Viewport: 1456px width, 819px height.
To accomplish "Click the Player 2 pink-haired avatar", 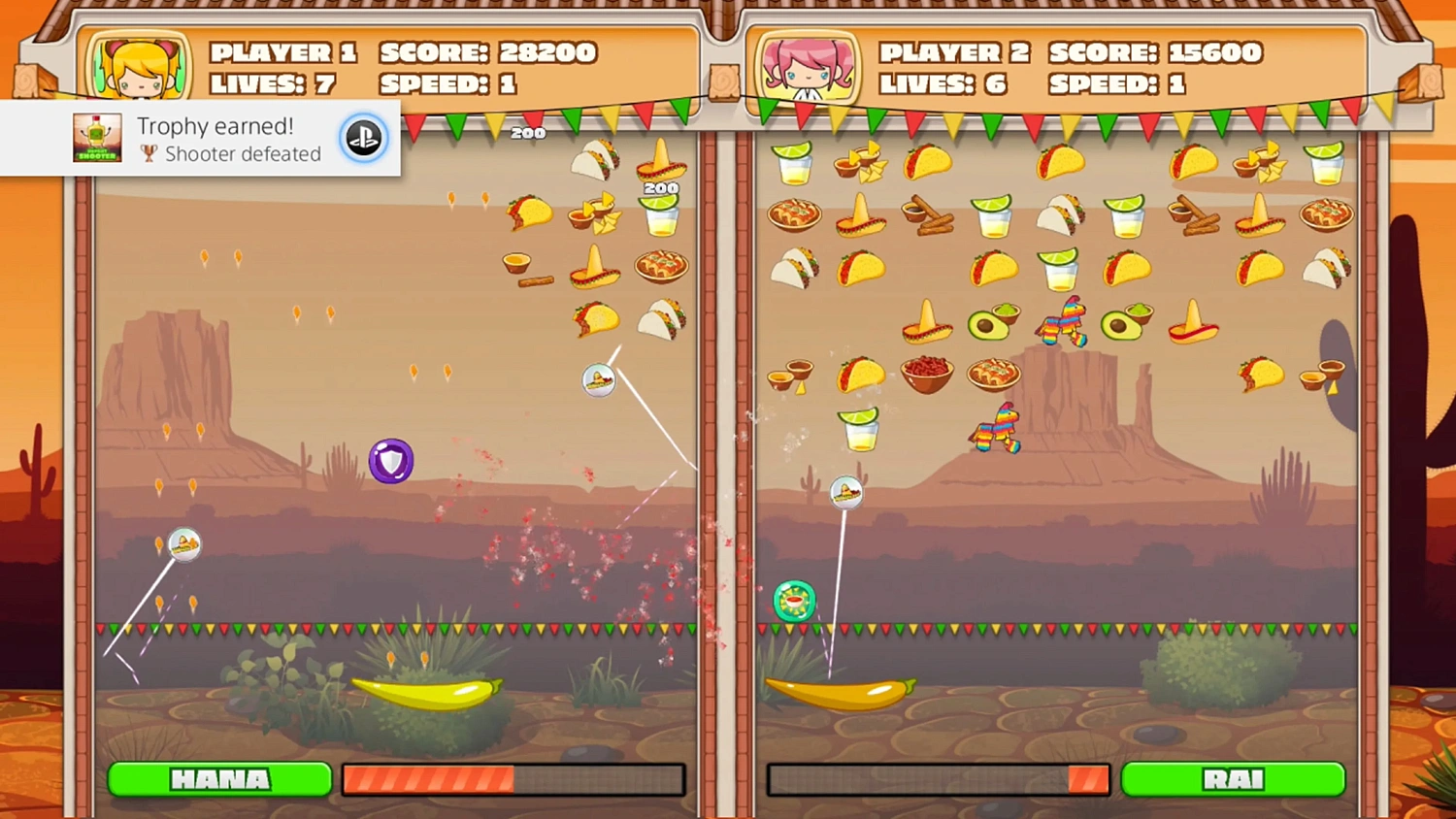I will pos(809,66).
